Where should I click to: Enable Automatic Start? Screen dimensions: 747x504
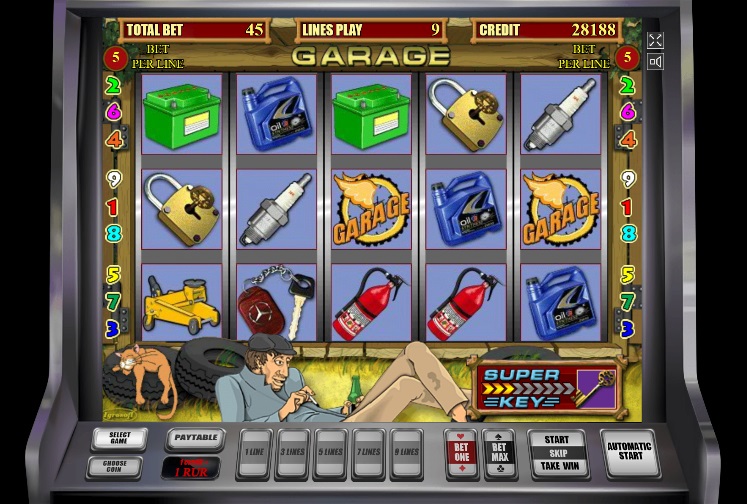tap(629, 453)
